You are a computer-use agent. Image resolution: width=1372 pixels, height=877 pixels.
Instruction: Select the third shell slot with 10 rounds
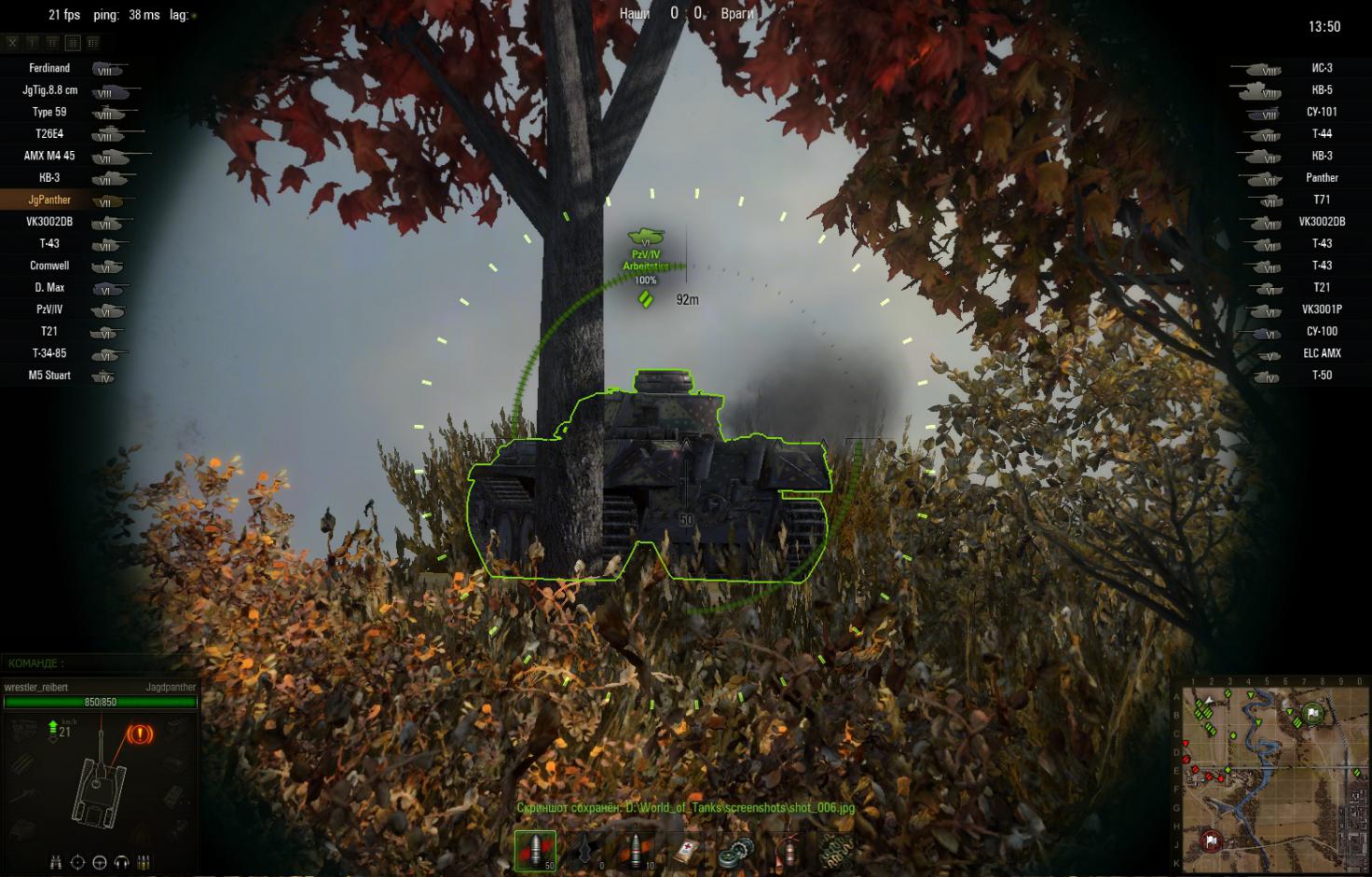coord(636,851)
